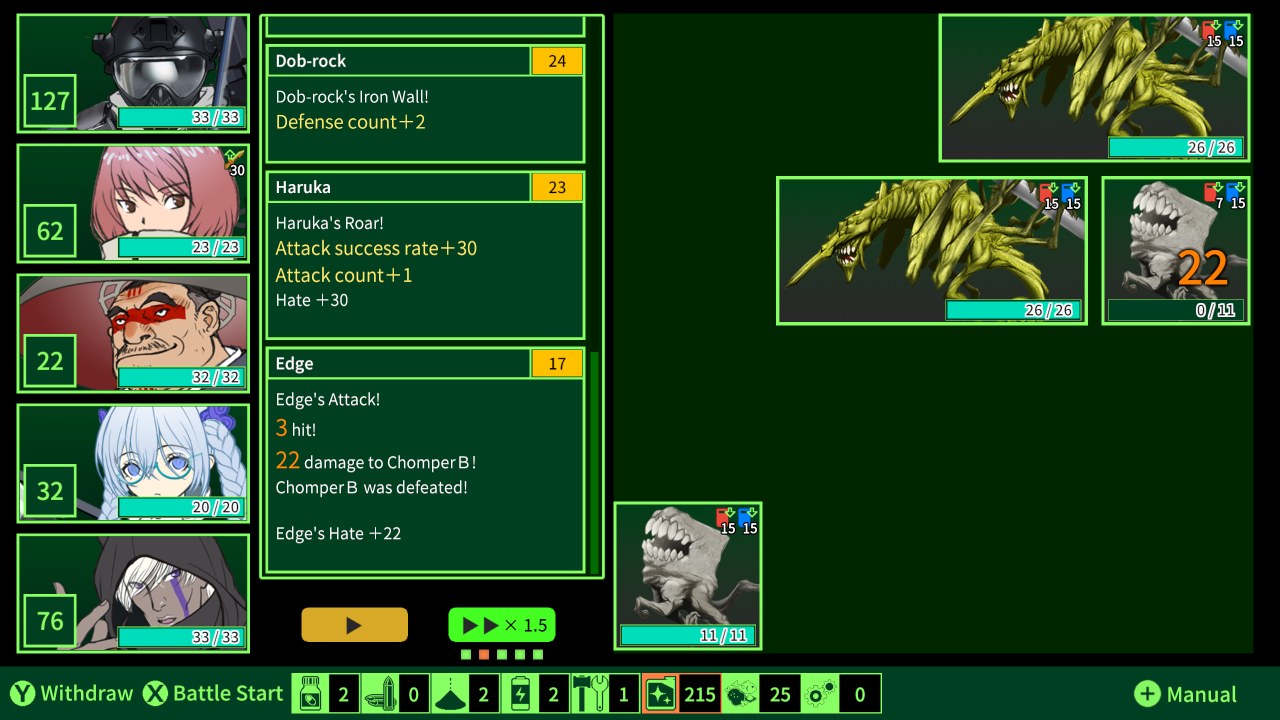1280x720 pixels.
Task: Toggle the x1.5 battle speed setting
Action: 501,624
